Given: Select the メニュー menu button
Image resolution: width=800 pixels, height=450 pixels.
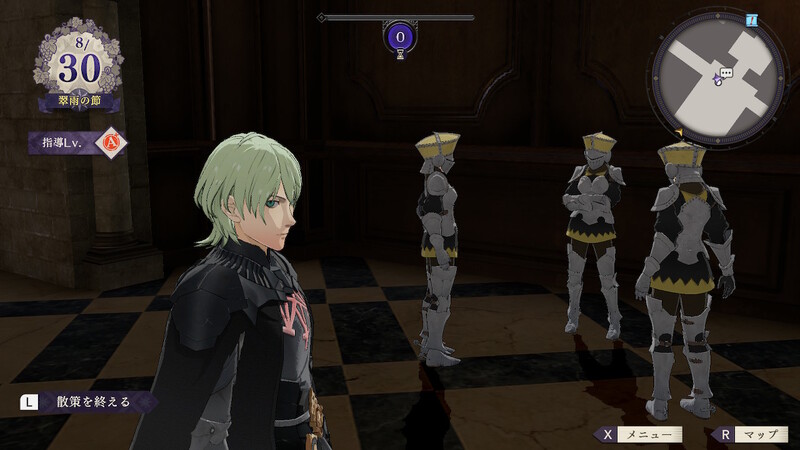Looking at the screenshot, I should tap(640, 435).
